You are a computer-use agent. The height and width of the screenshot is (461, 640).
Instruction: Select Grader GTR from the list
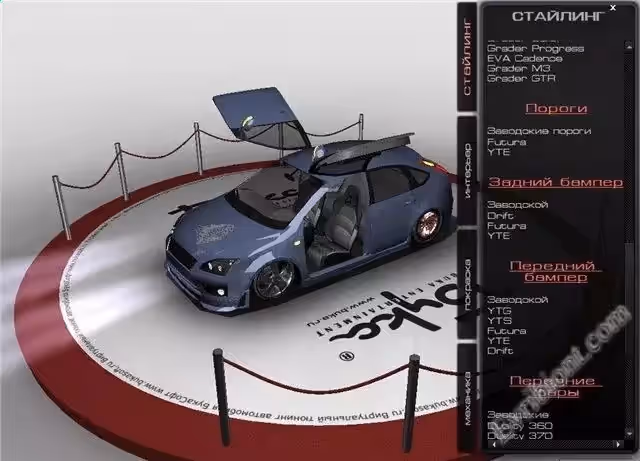[519, 78]
